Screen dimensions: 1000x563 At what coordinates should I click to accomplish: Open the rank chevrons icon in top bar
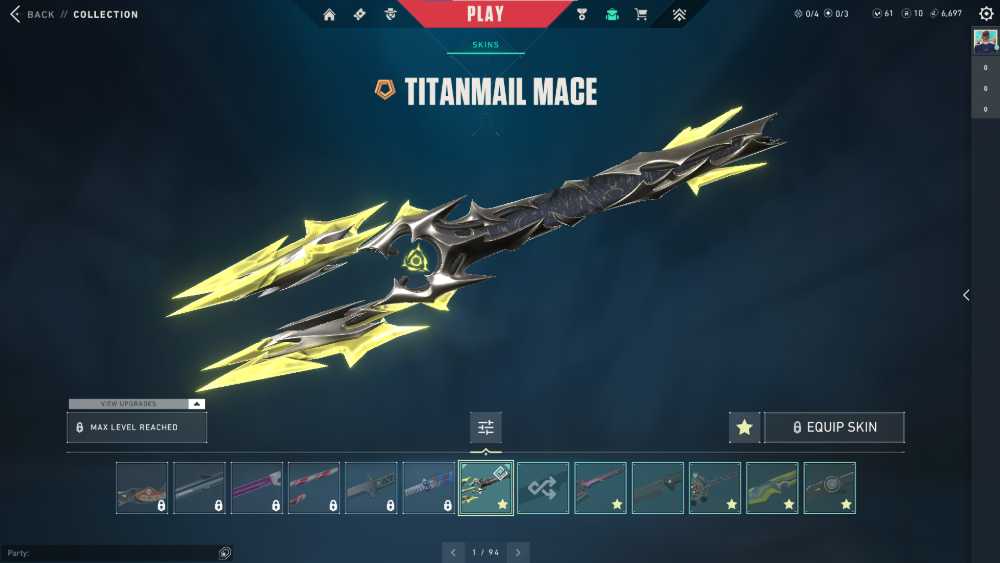679,14
